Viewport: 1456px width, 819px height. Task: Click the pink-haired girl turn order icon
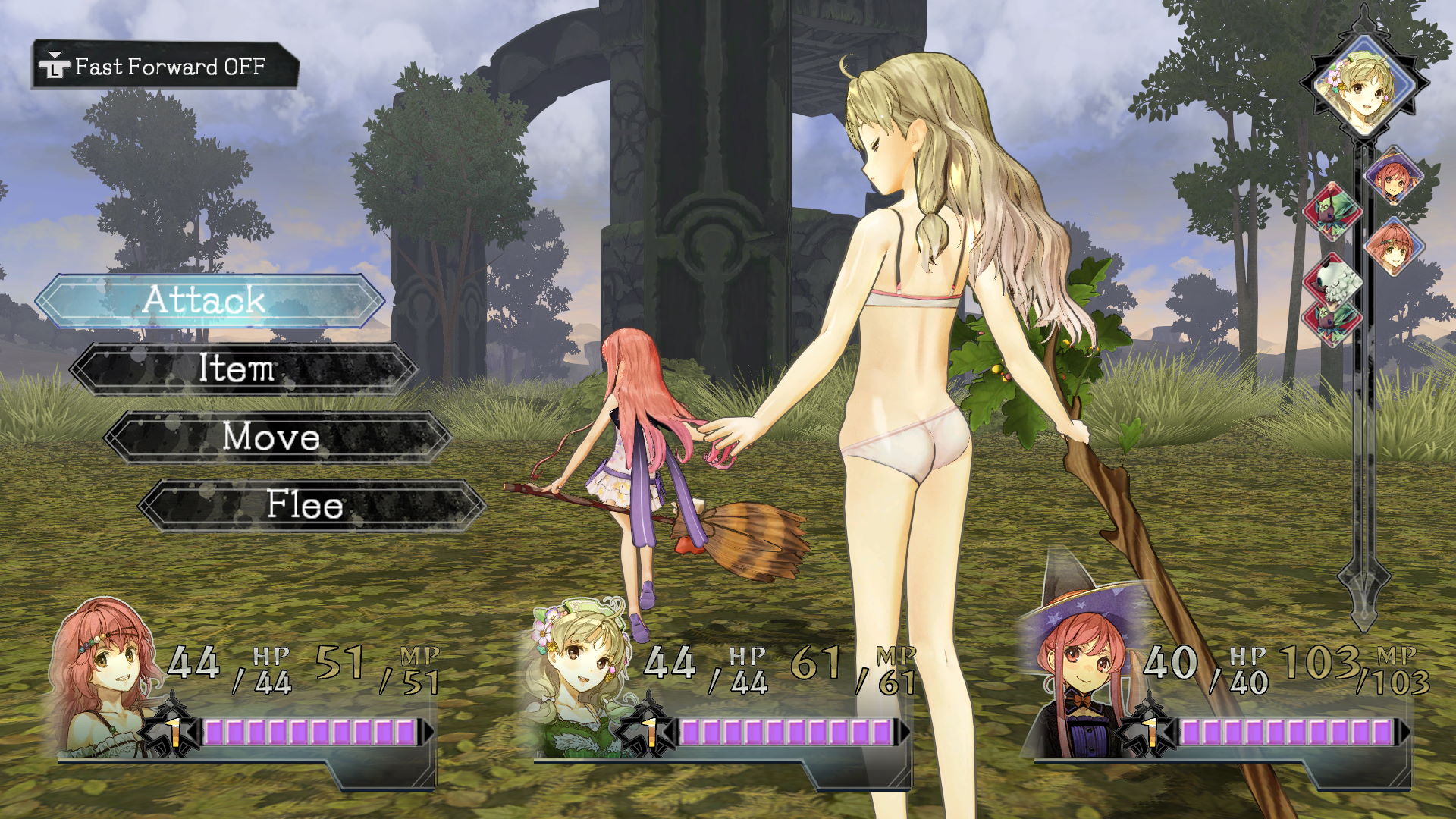tap(1394, 246)
